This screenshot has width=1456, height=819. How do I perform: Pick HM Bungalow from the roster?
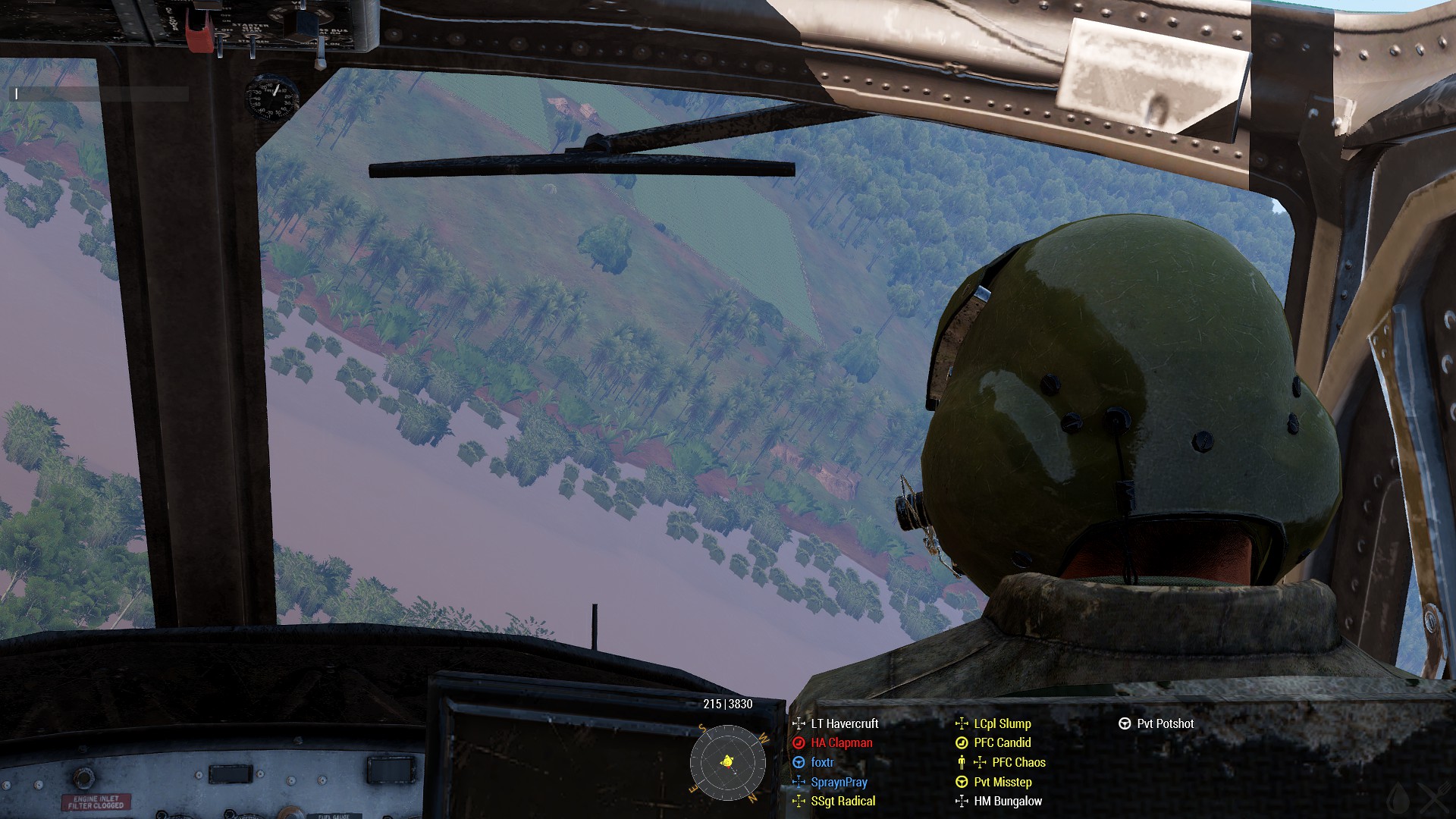[1008, 801]
